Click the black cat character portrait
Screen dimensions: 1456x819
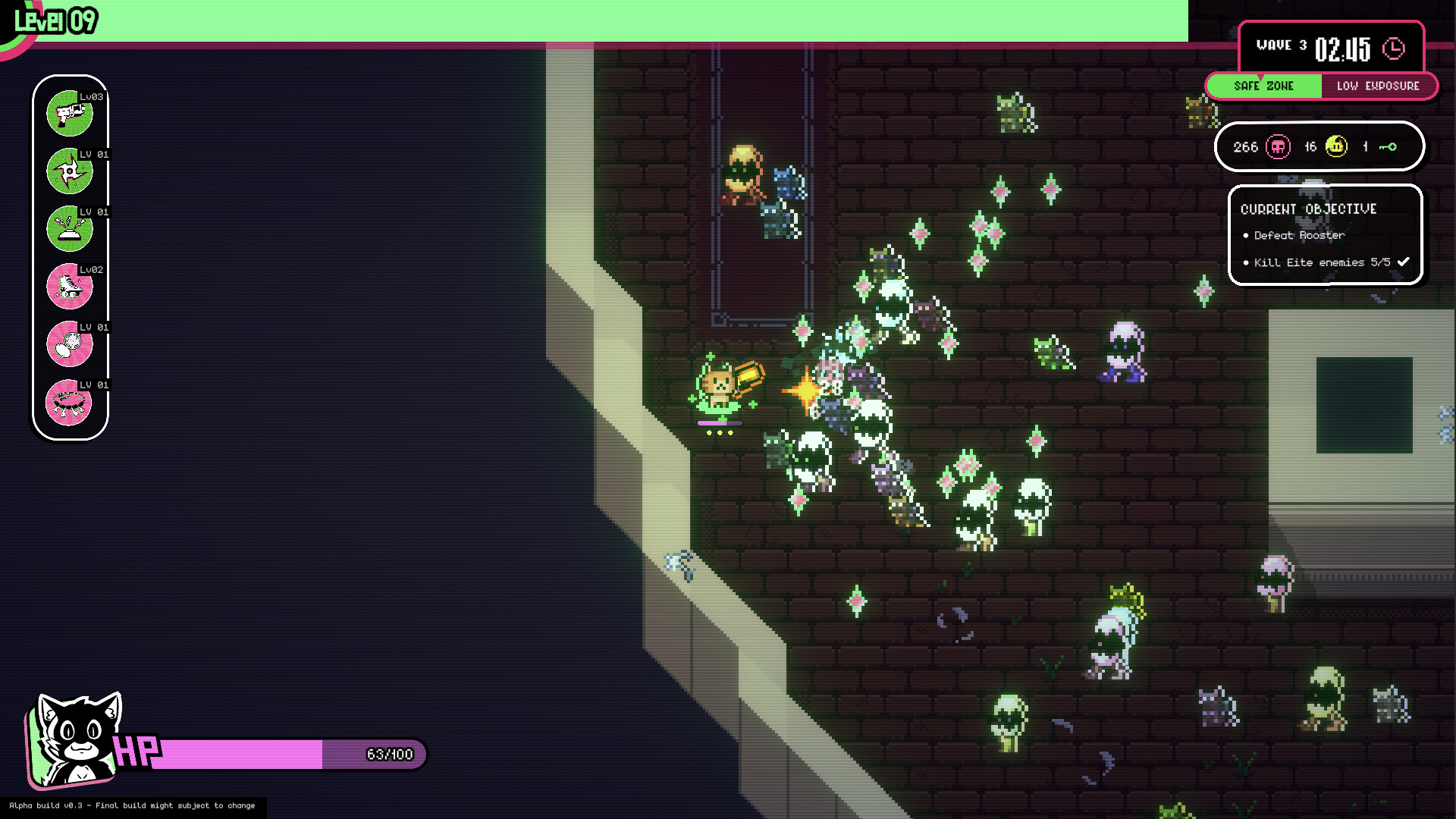[x=74, y=741]
